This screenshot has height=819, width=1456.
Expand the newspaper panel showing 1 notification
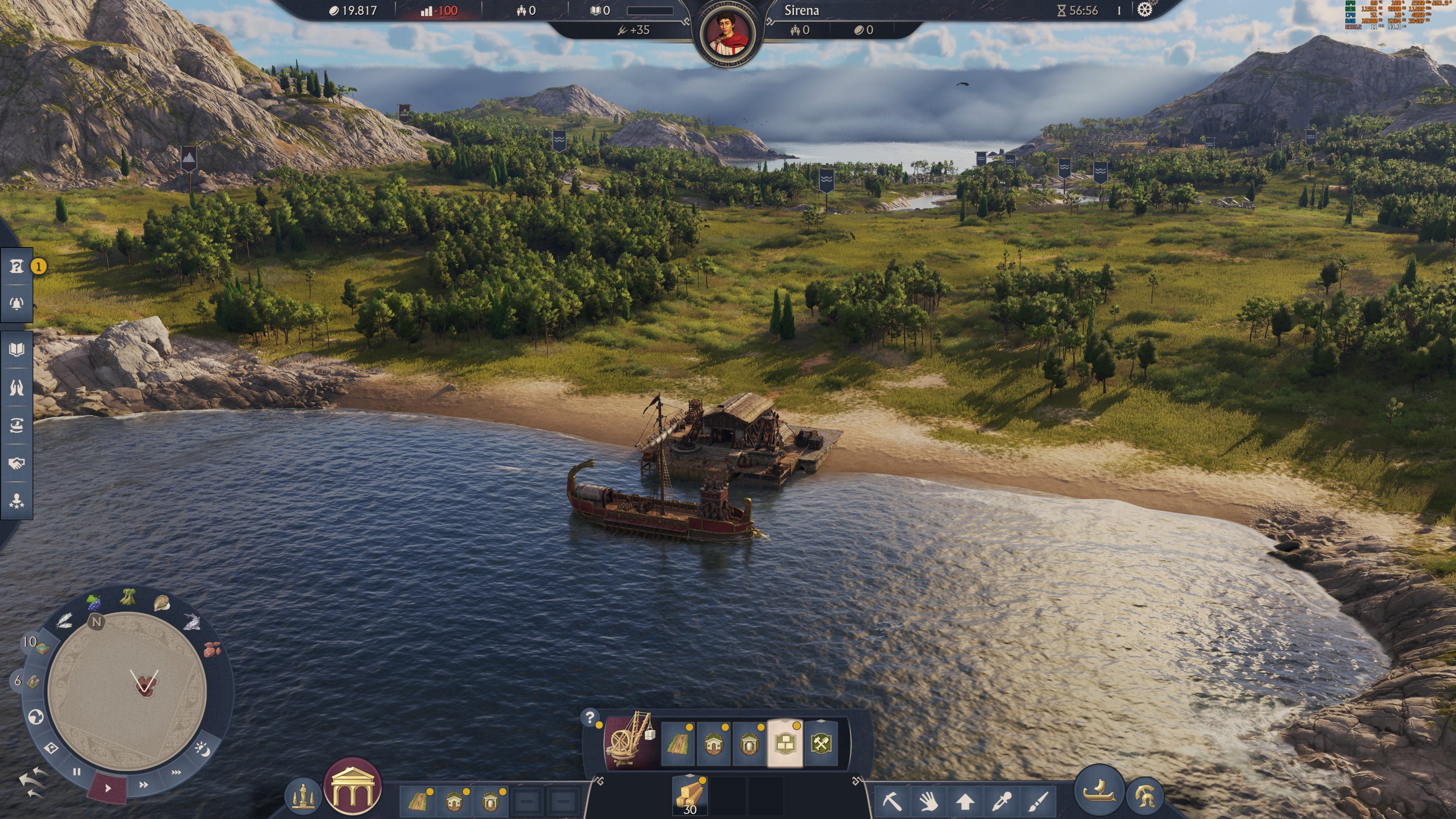[17, 266]
